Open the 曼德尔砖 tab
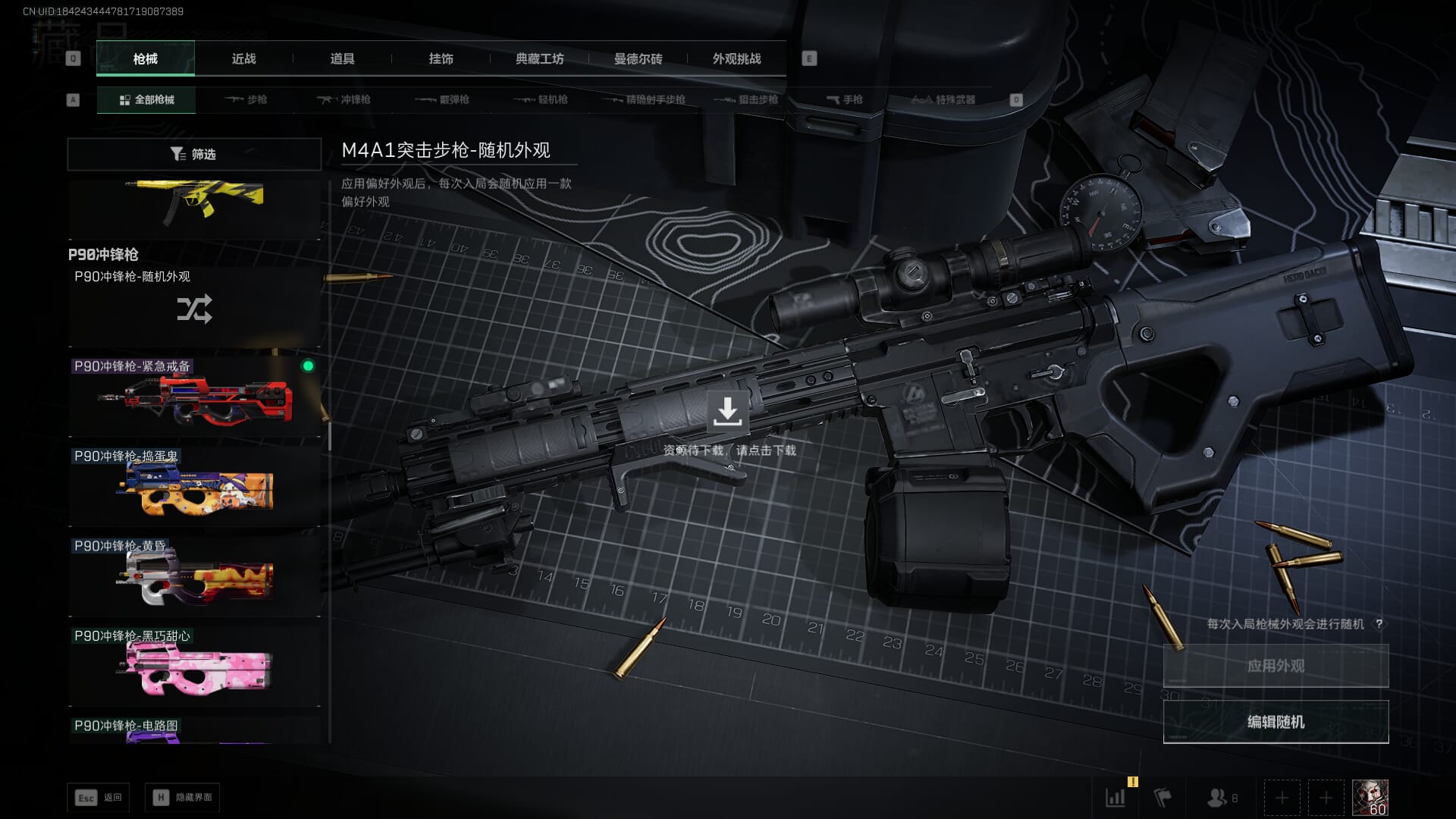 (x=638, y=58)
